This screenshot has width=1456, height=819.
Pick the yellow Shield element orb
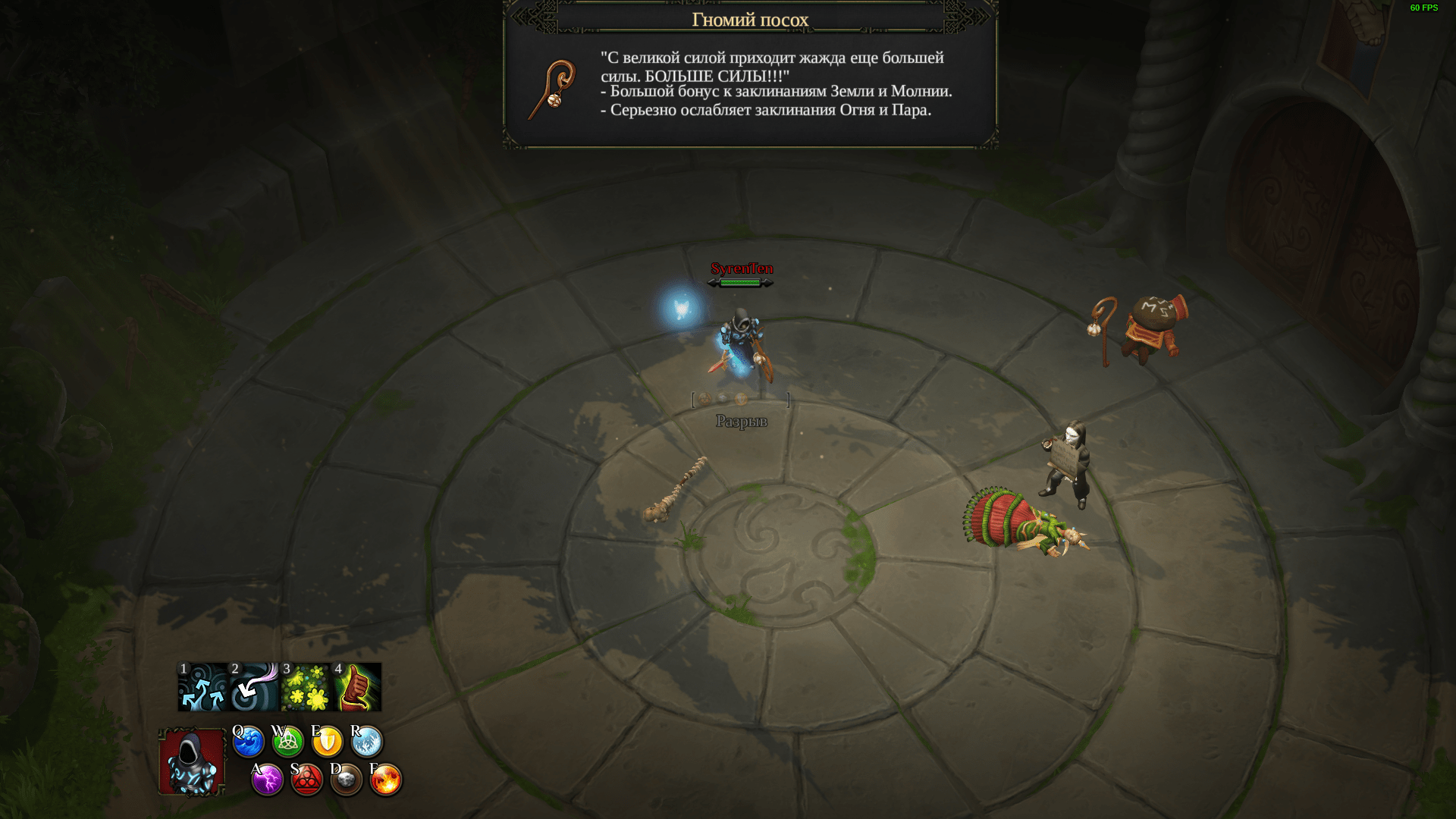pyautogui.click(x=327, y=742)
